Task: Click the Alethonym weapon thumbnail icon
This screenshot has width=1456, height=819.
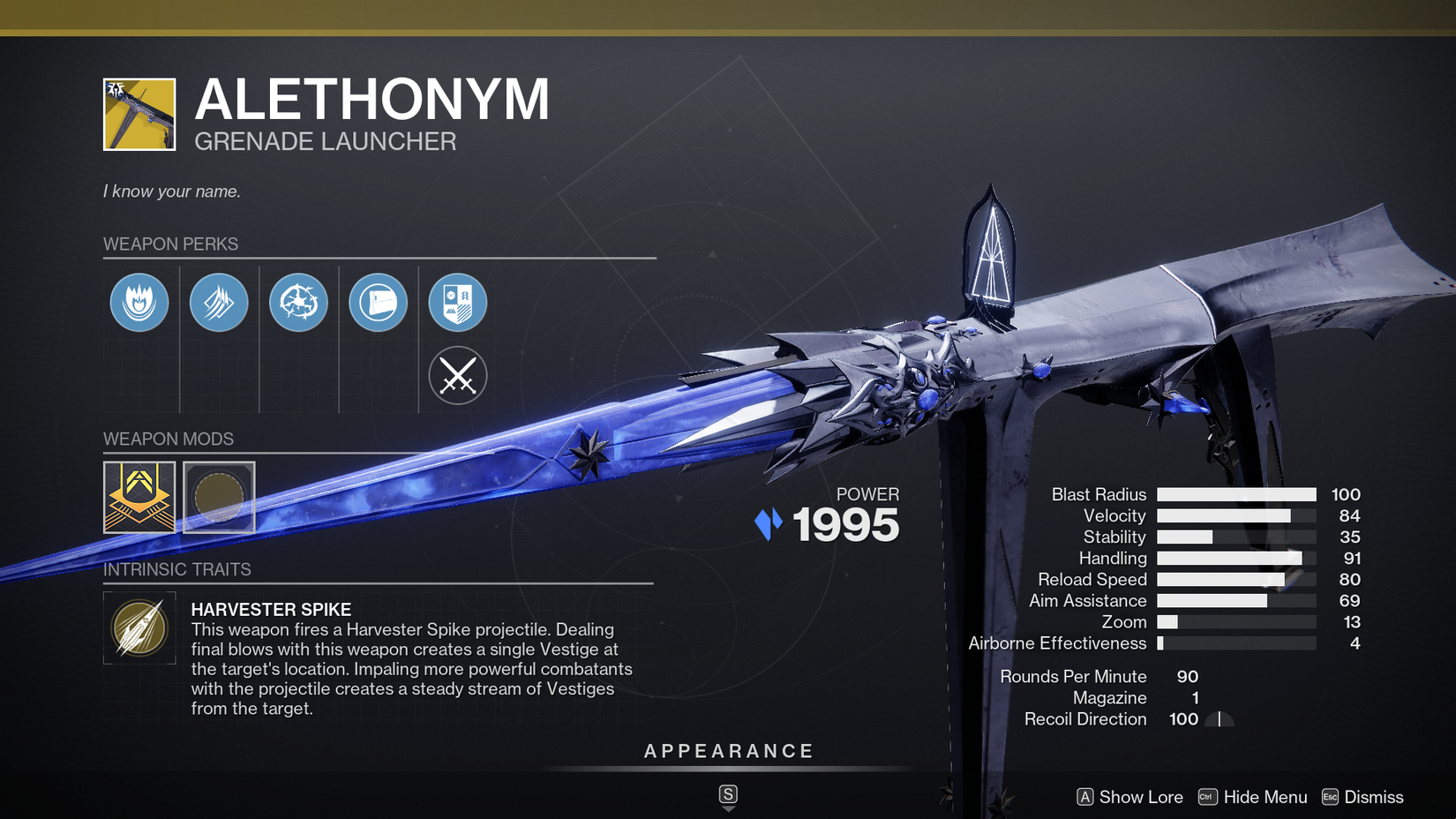Action: (139, 114)
